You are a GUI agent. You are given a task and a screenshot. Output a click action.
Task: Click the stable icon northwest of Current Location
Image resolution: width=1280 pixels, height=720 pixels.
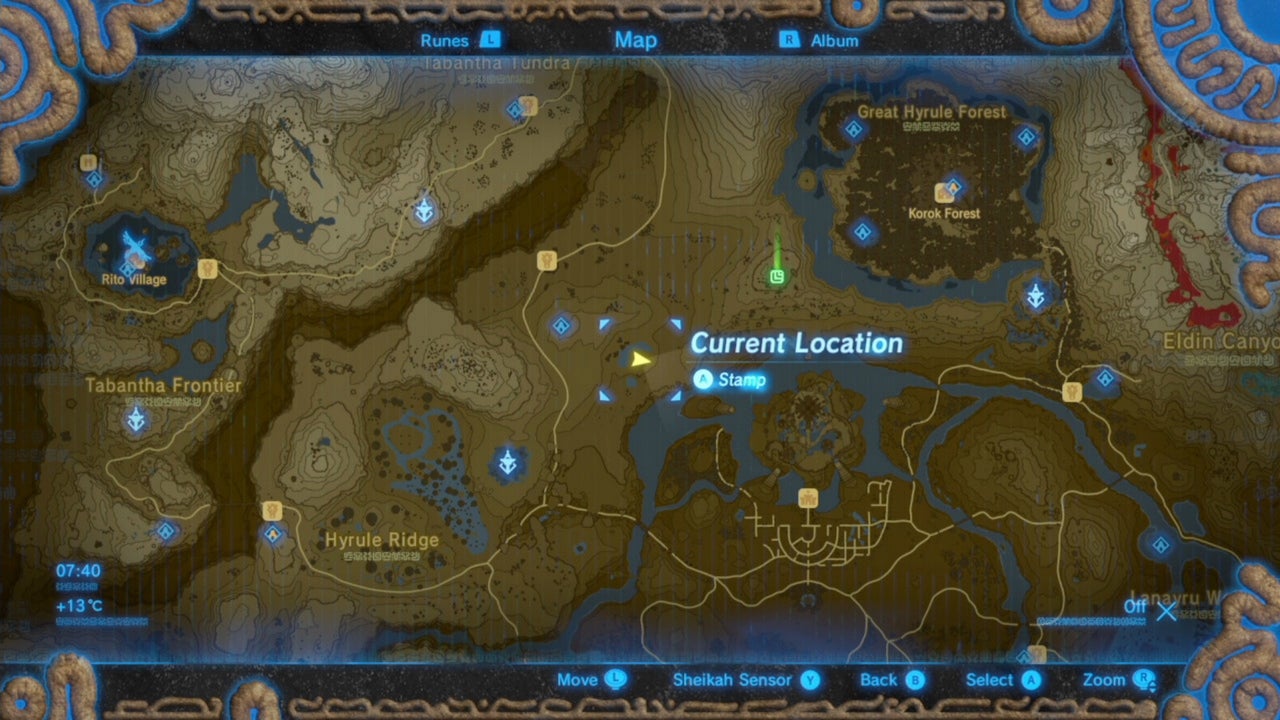click(x=547, y=261)
